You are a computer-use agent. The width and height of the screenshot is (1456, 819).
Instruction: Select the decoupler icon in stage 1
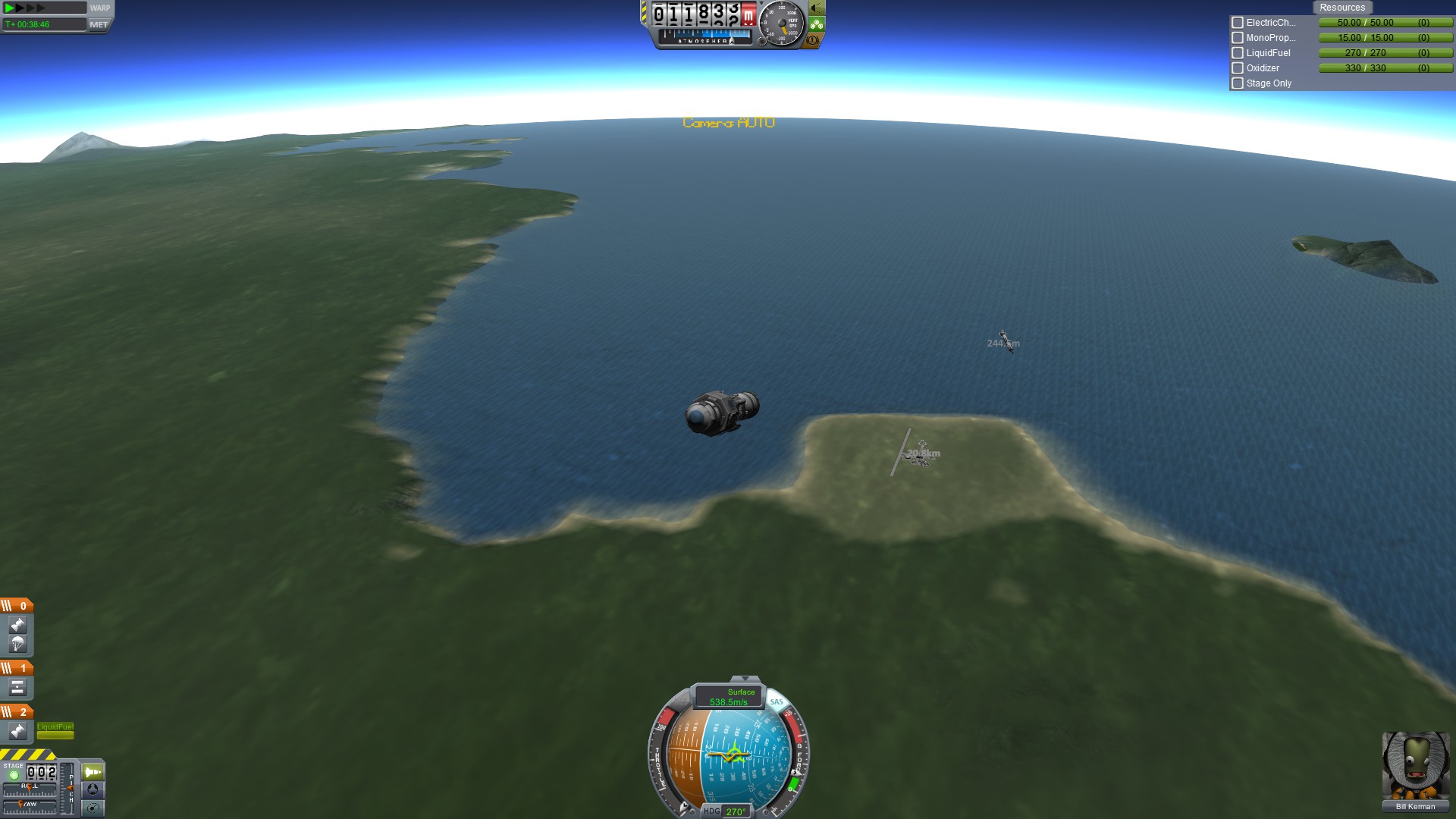click(x=17, y=688)
